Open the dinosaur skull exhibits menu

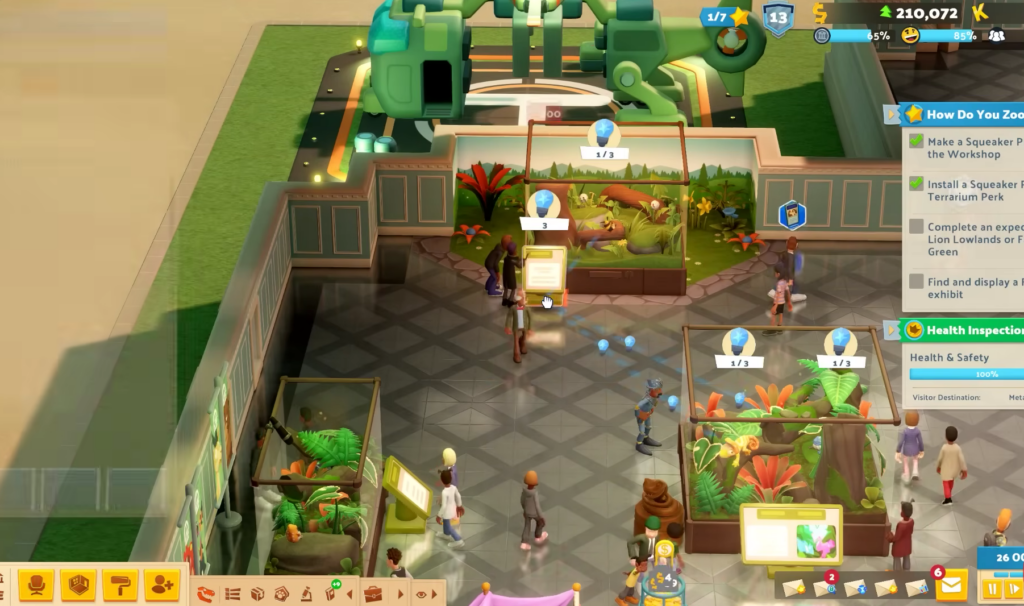pos(206,594)
